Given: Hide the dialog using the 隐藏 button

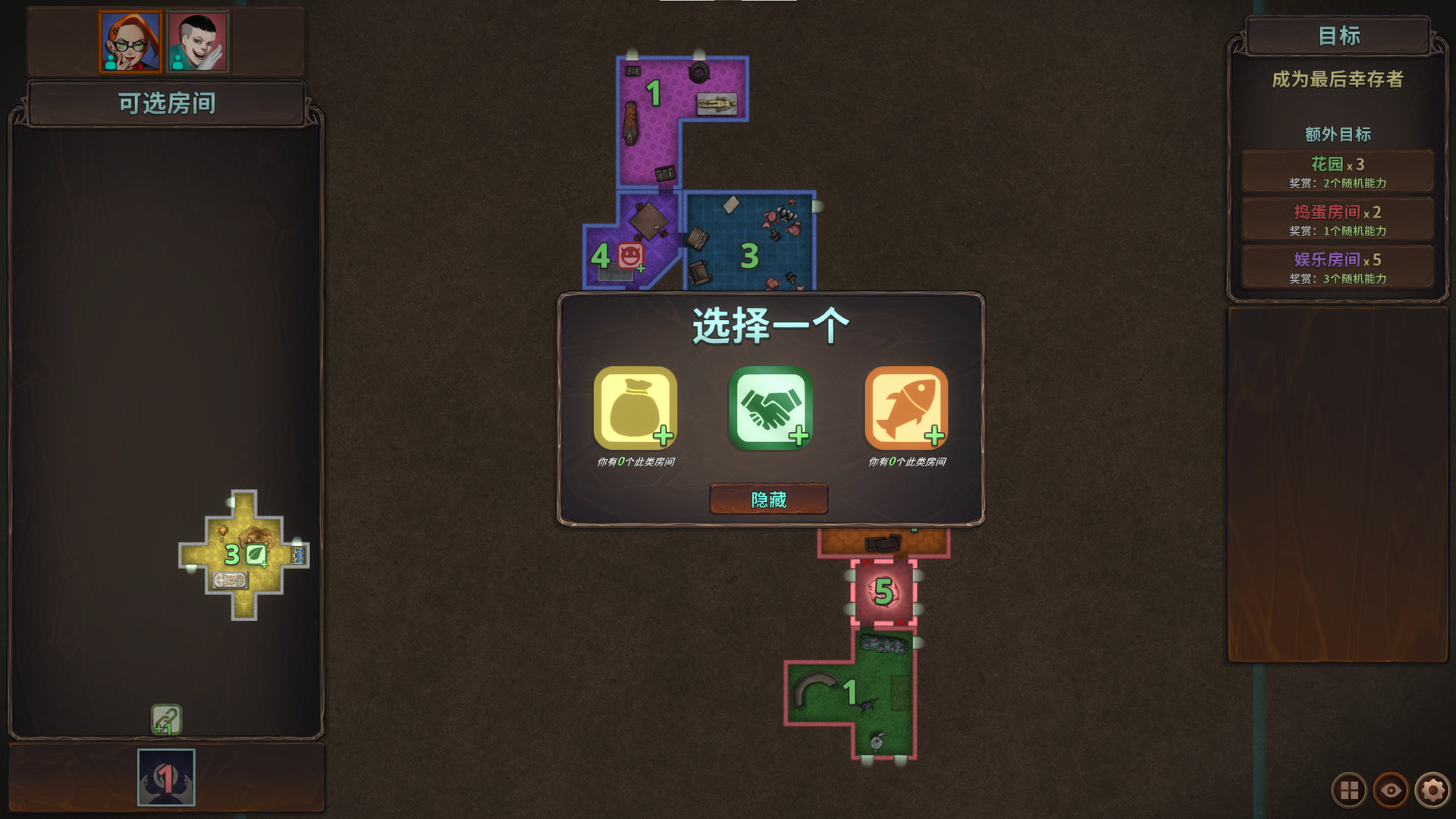Looking at the screenshot, I should (x=768, y=500).
